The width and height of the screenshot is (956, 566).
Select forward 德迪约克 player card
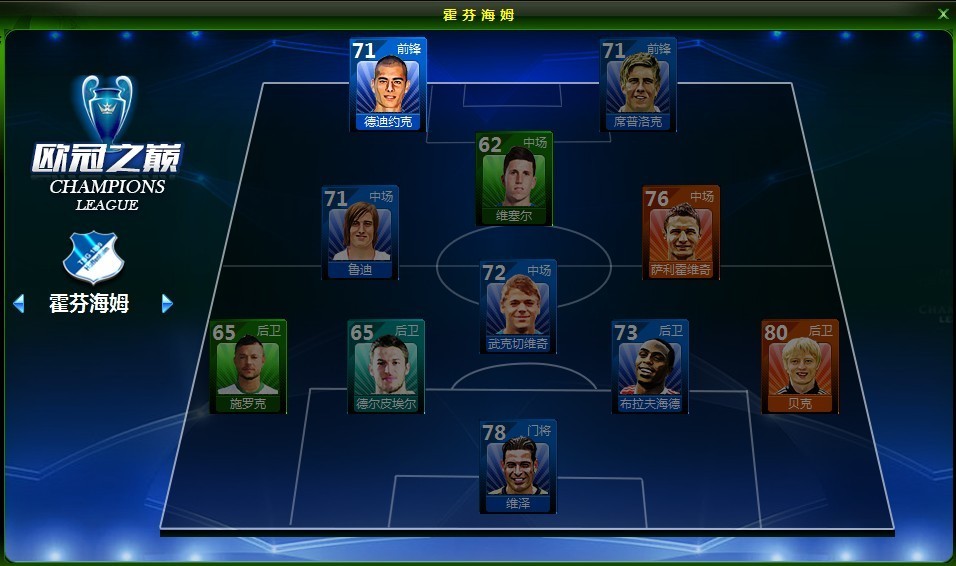[388, 85]
